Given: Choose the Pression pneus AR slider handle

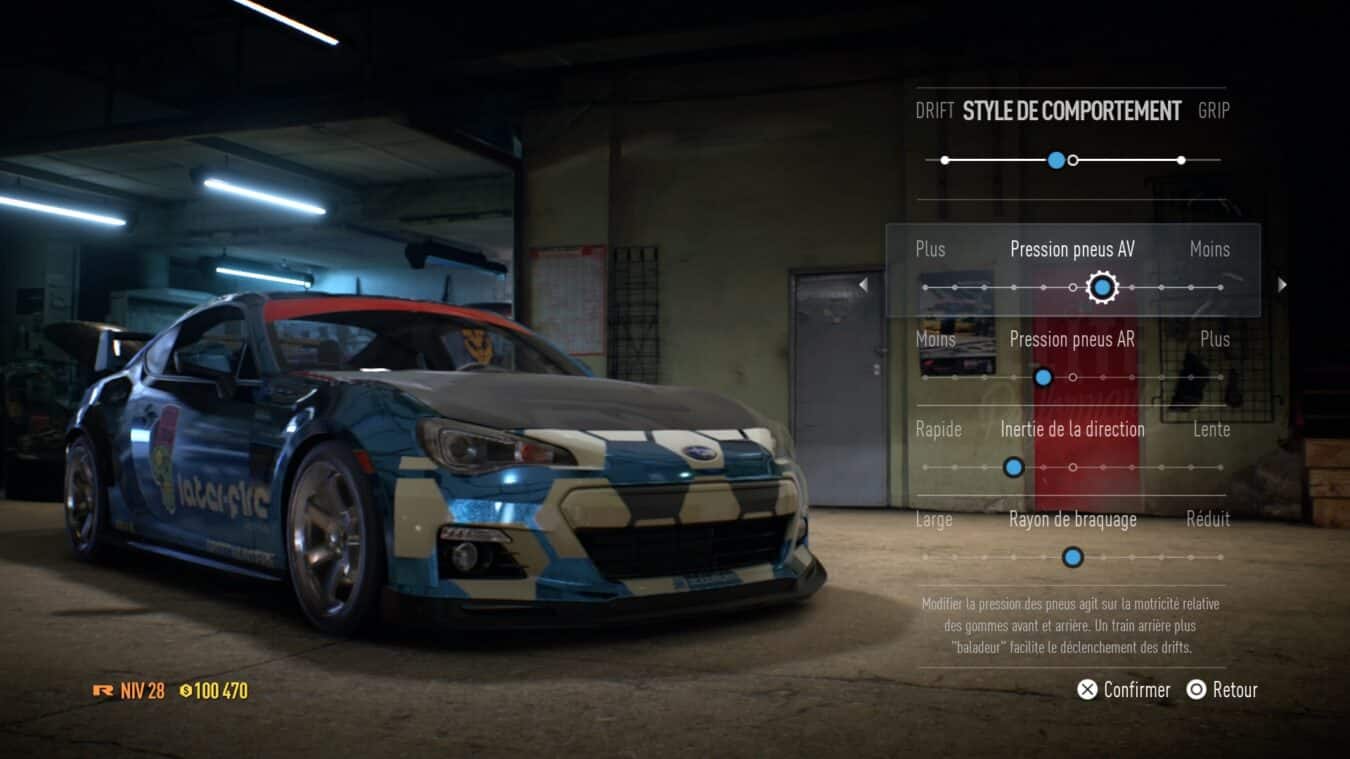Looking at the screenshot, I should (x=1043, y=378).
